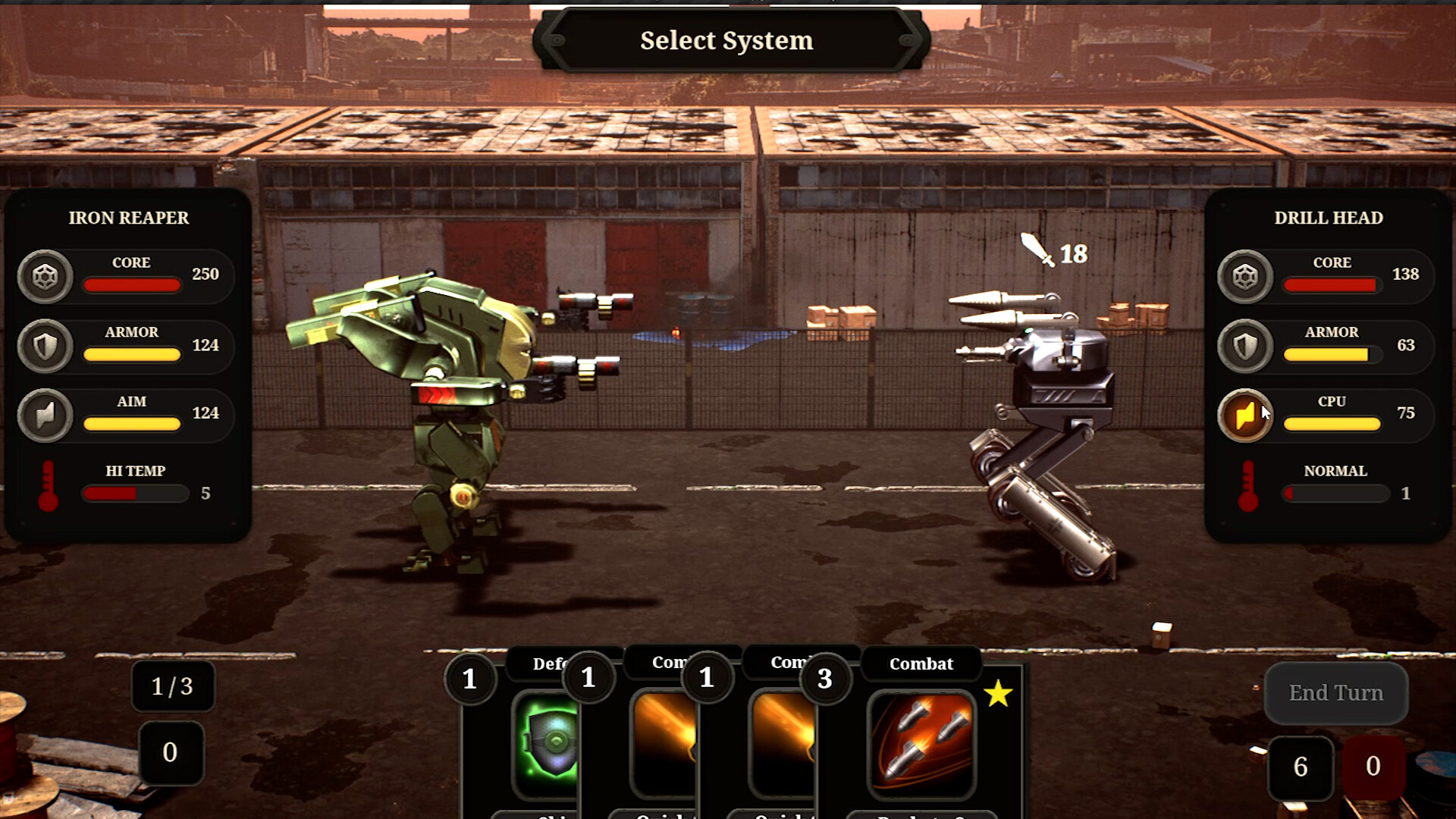Image resolution: width=1456 pixels, height=819 pixels.
Task: Click the Iron Reaper CORE hexagon icon
Action: [45, 276]
